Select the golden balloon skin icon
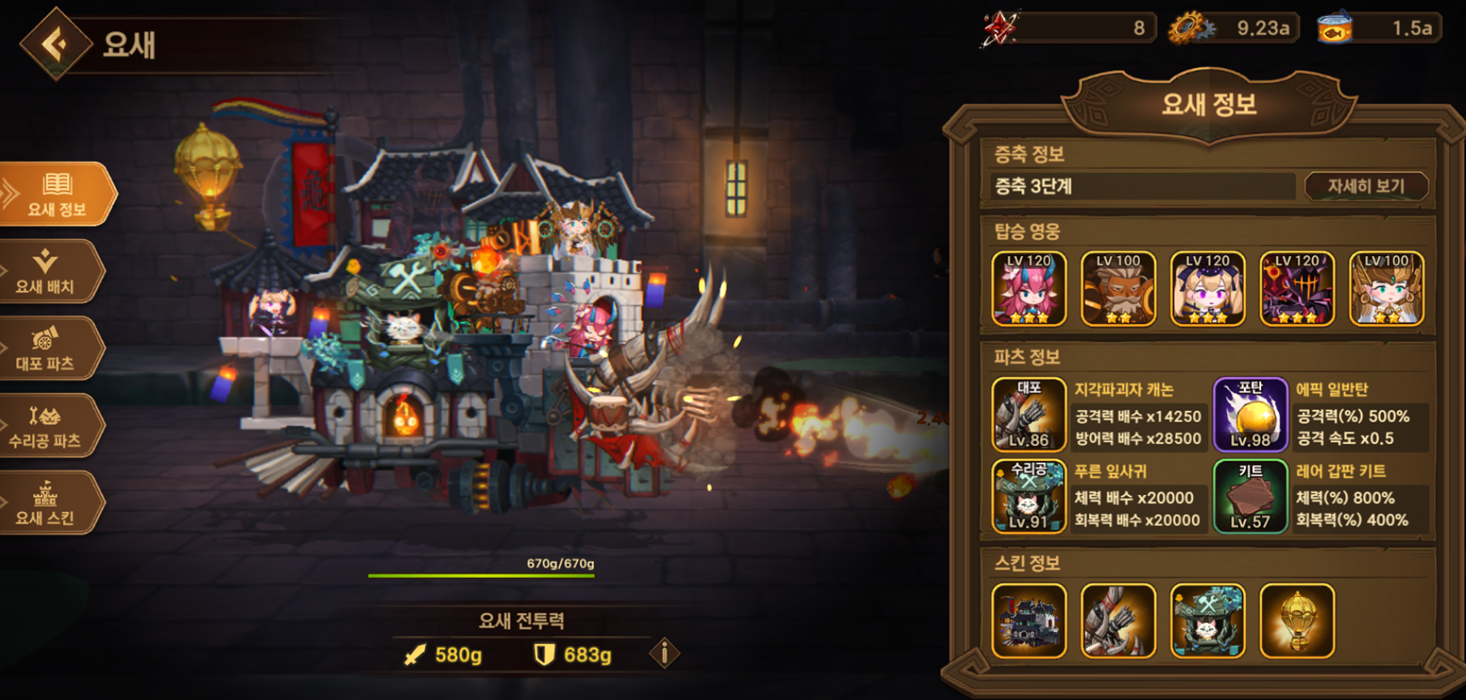The height and width of the screenshot is (700, 1466). pyautogui.click(x=1297, y=621)
